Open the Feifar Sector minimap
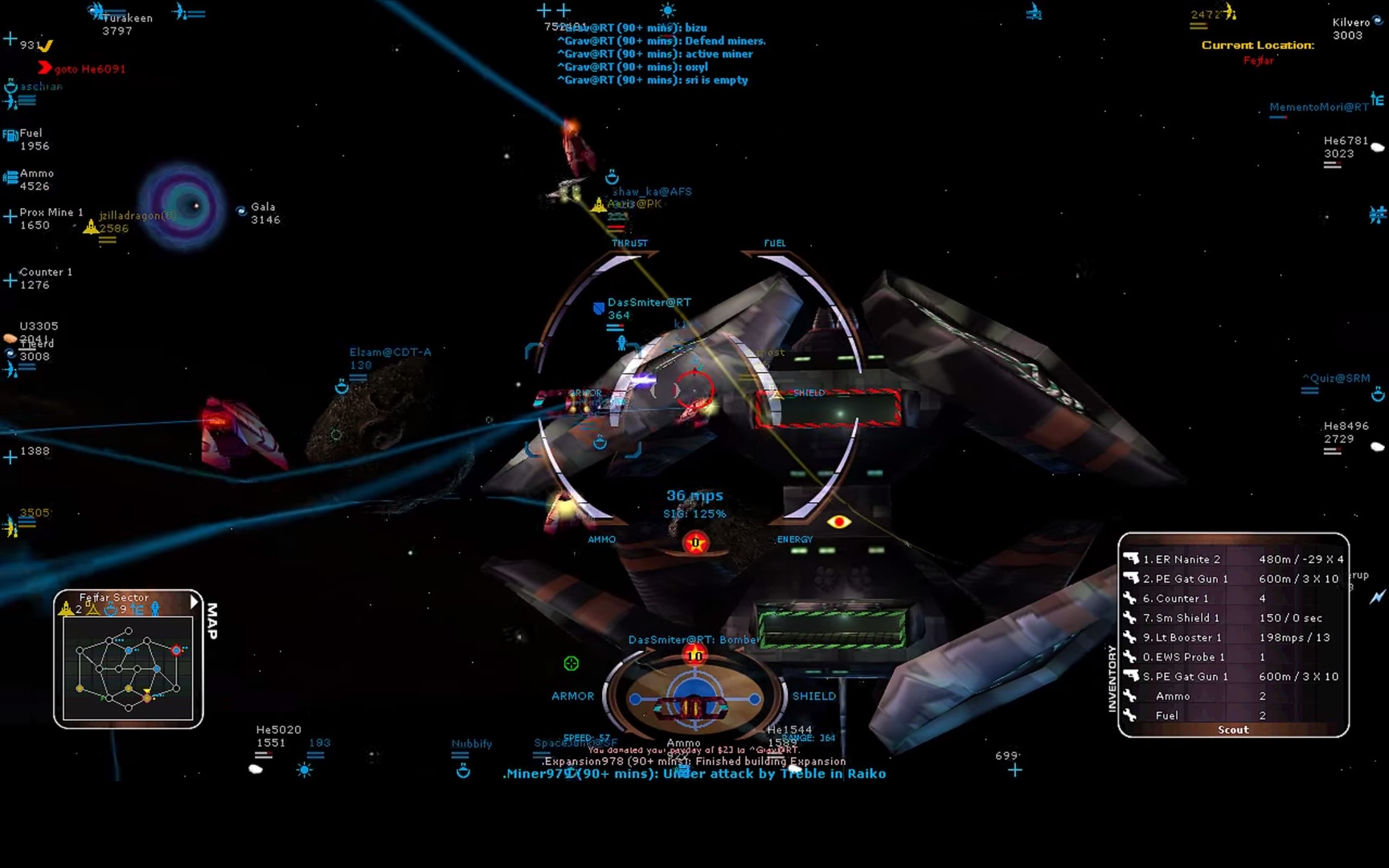 pos(128,667)
